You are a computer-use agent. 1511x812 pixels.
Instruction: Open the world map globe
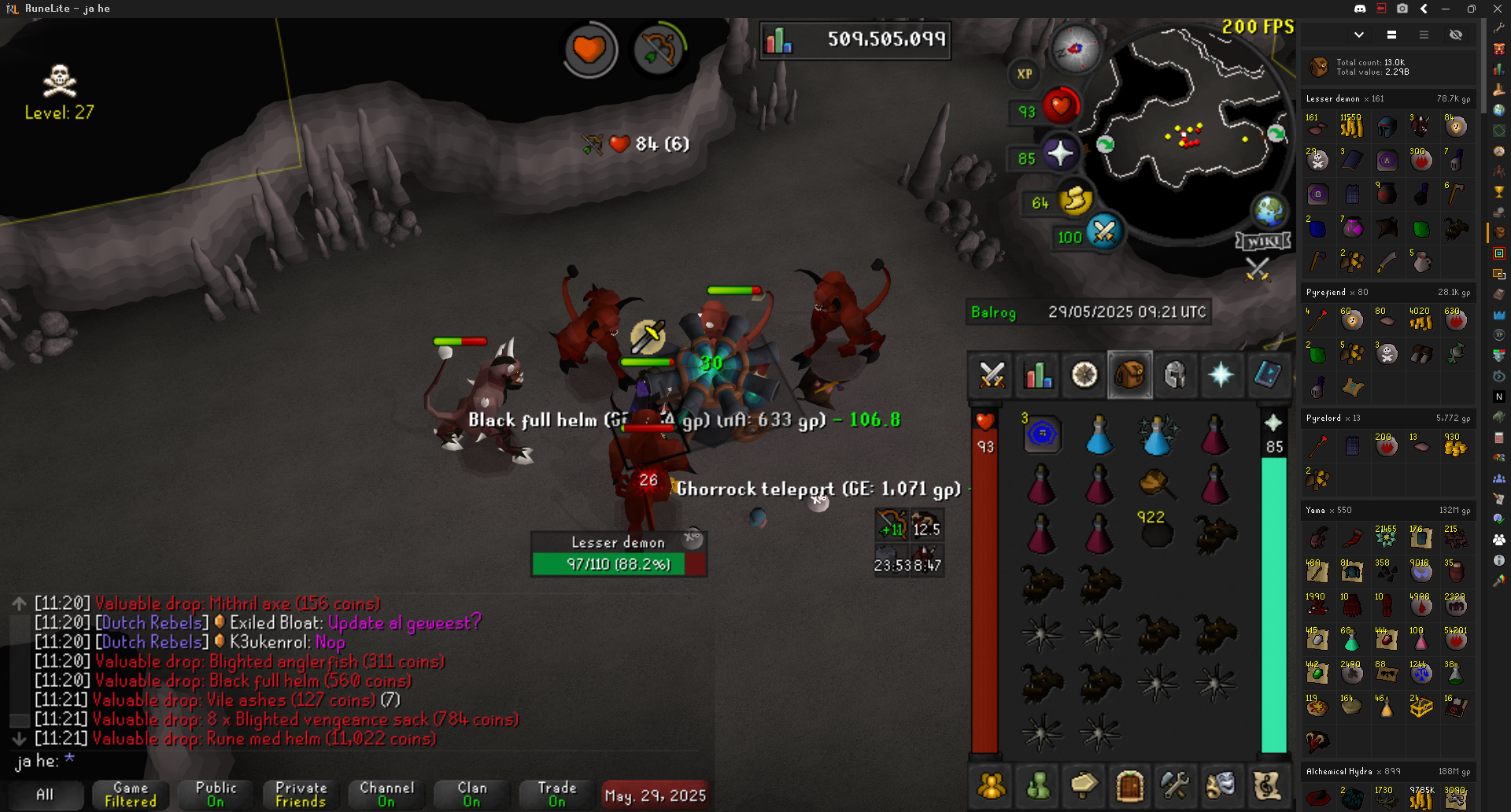1269,210
